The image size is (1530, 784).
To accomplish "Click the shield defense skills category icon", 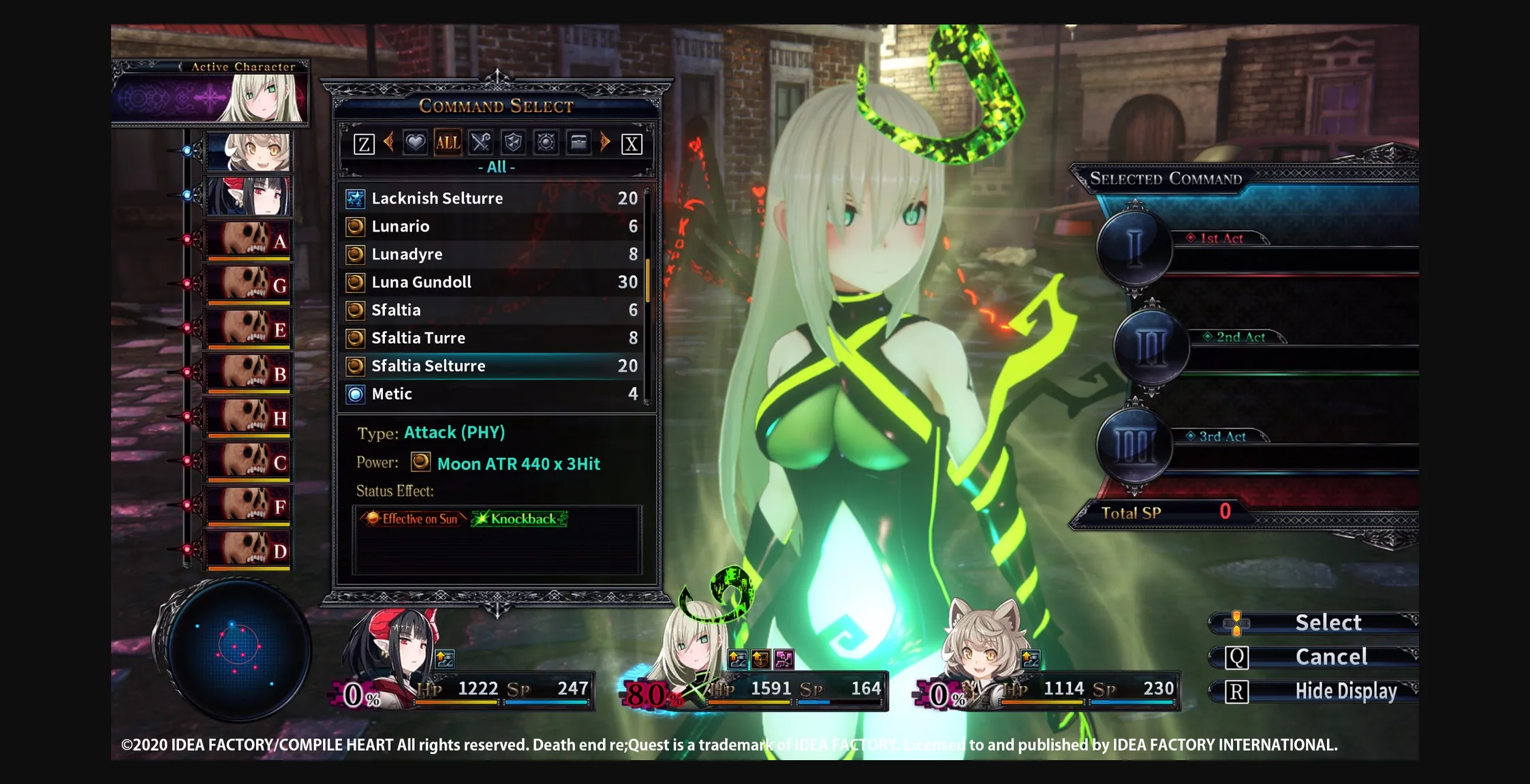I will pyautogui.click(x=514, y=142).
